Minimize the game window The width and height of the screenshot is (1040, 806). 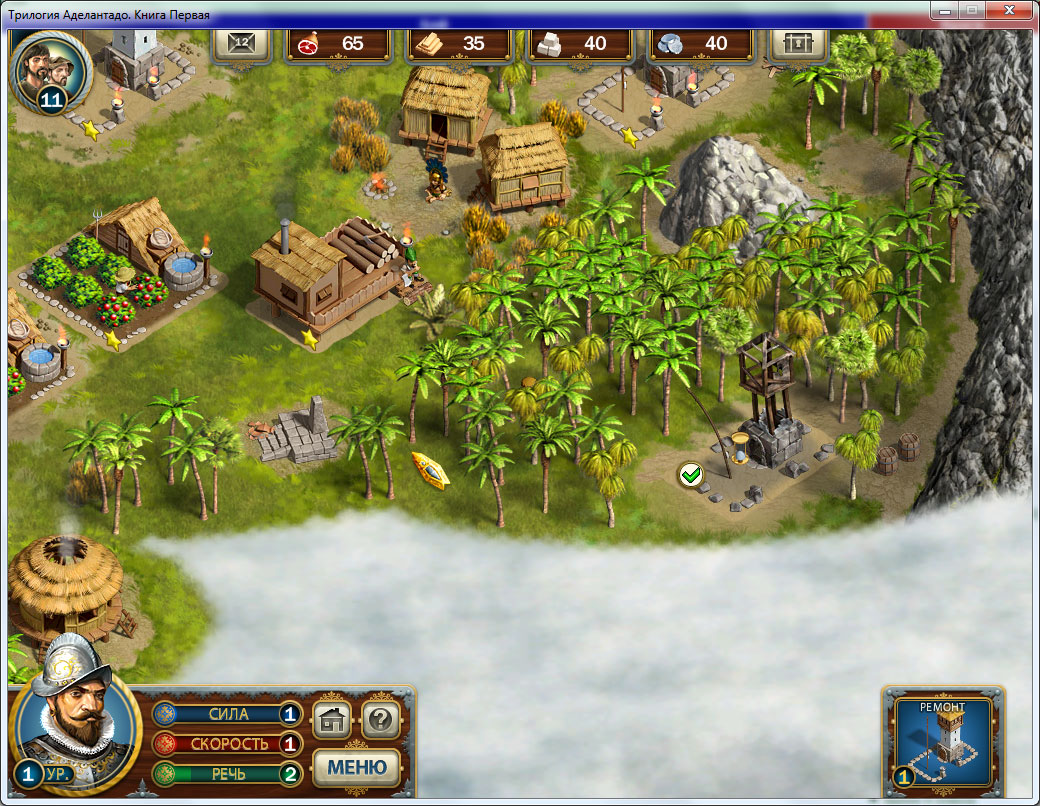click(x=944, y=10)
